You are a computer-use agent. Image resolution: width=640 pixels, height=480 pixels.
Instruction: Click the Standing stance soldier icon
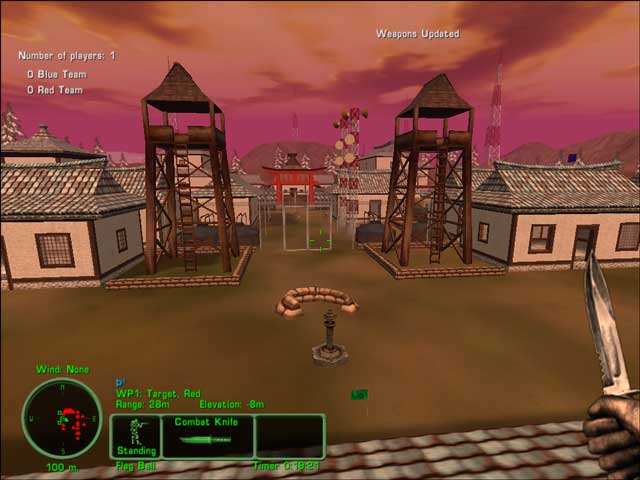[135, 431]
